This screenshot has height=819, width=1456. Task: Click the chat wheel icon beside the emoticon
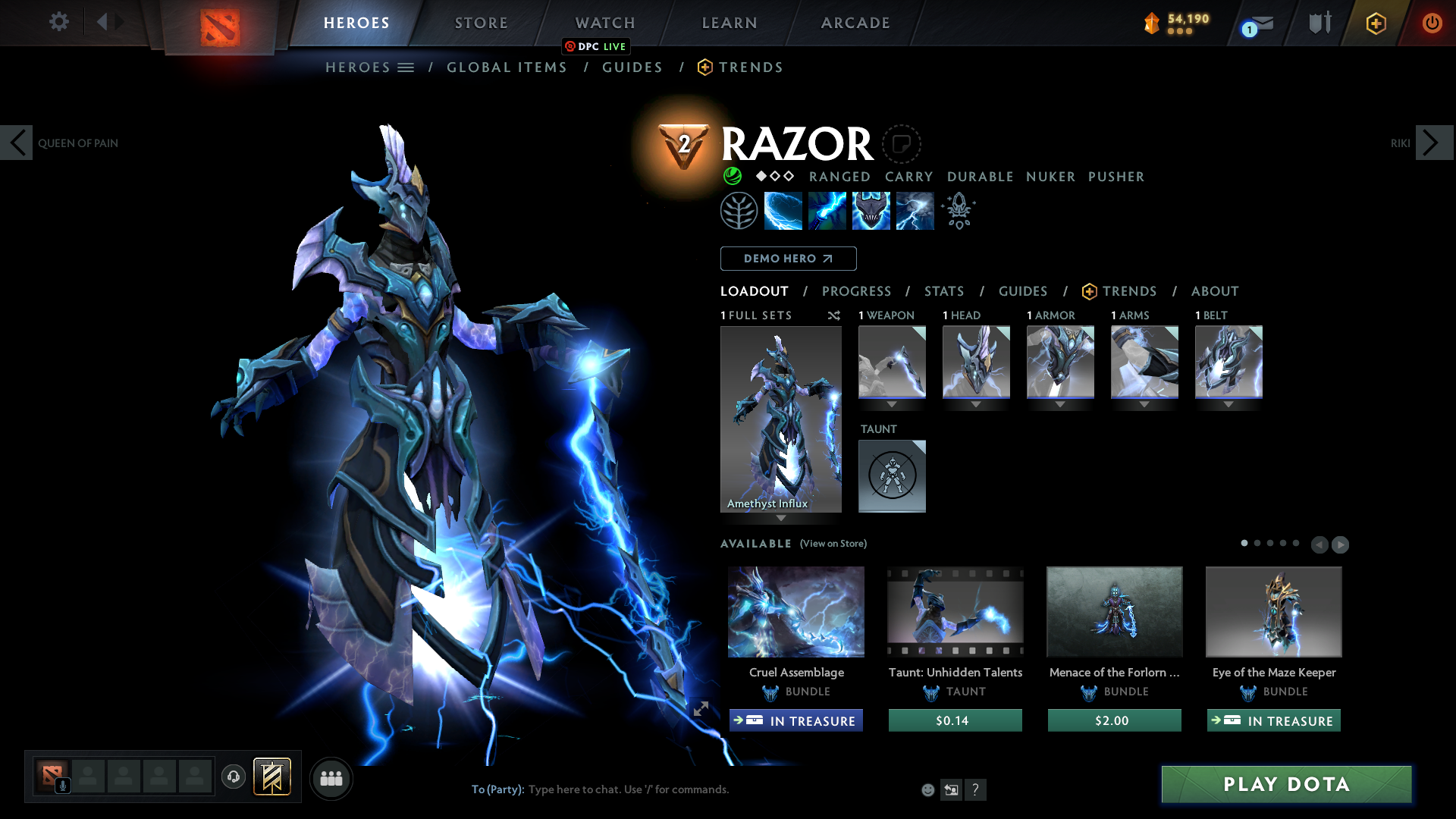(x=951, y=789)
